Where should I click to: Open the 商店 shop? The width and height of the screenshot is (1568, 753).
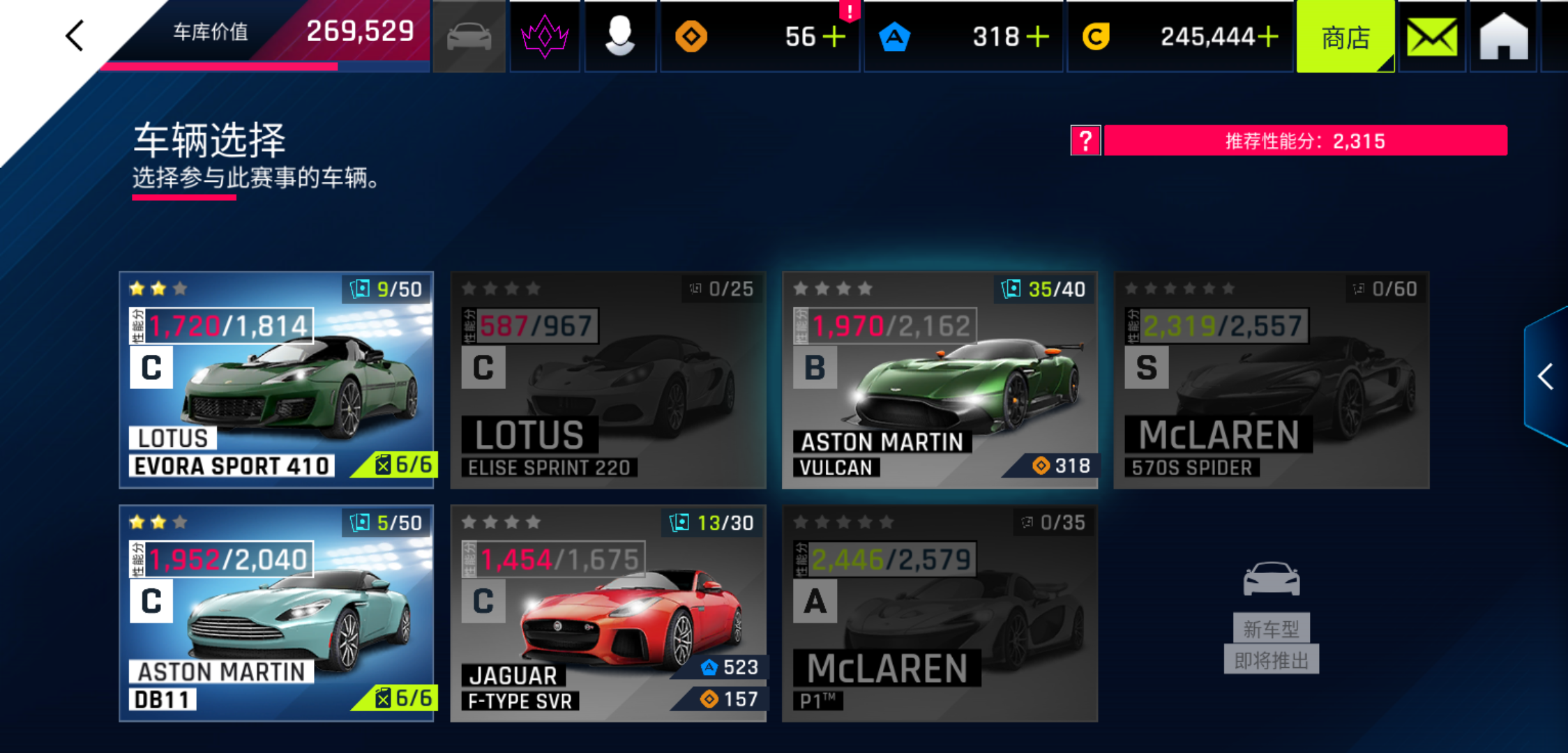click(1345, 38)
